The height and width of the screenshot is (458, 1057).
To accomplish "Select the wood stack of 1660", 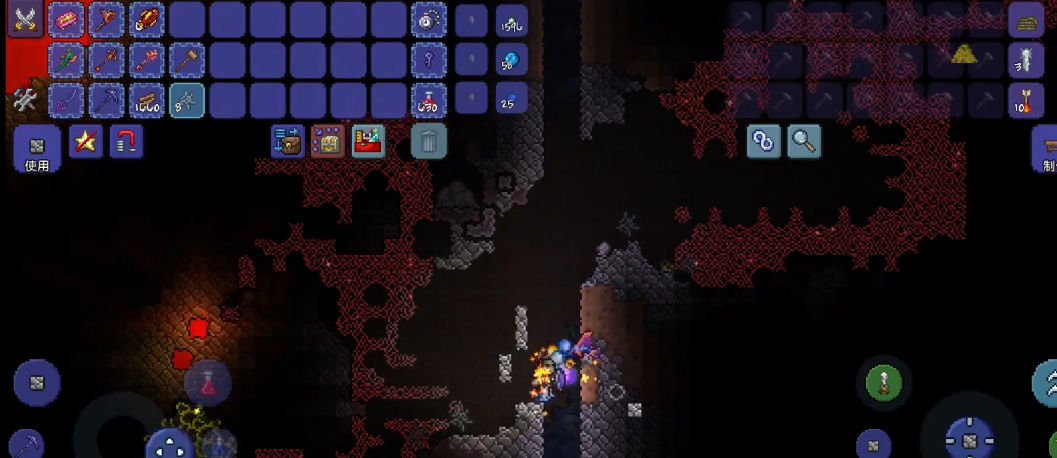I will (x=147, y=101).
